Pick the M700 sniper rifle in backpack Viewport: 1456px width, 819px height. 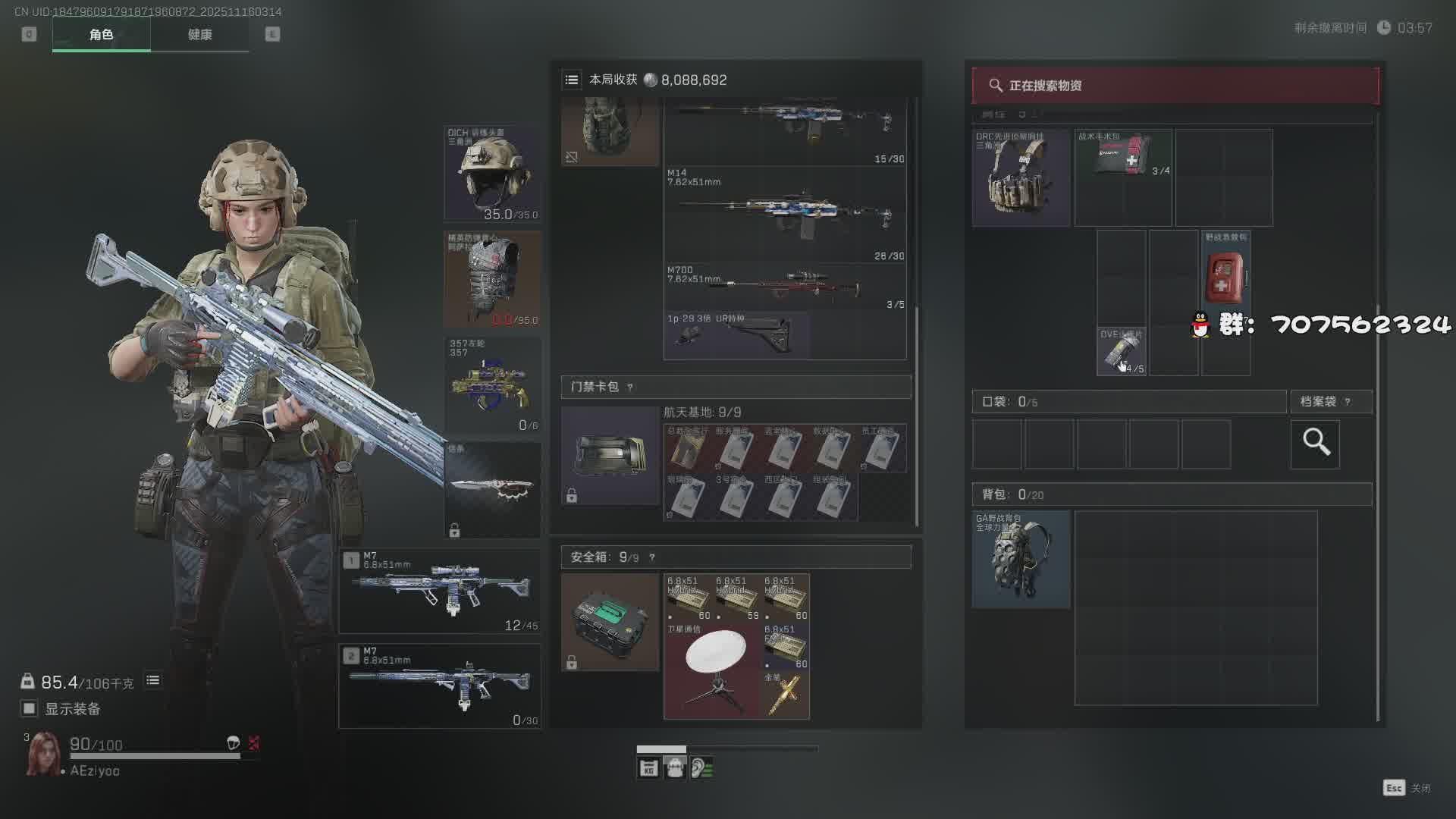point(785,287)
